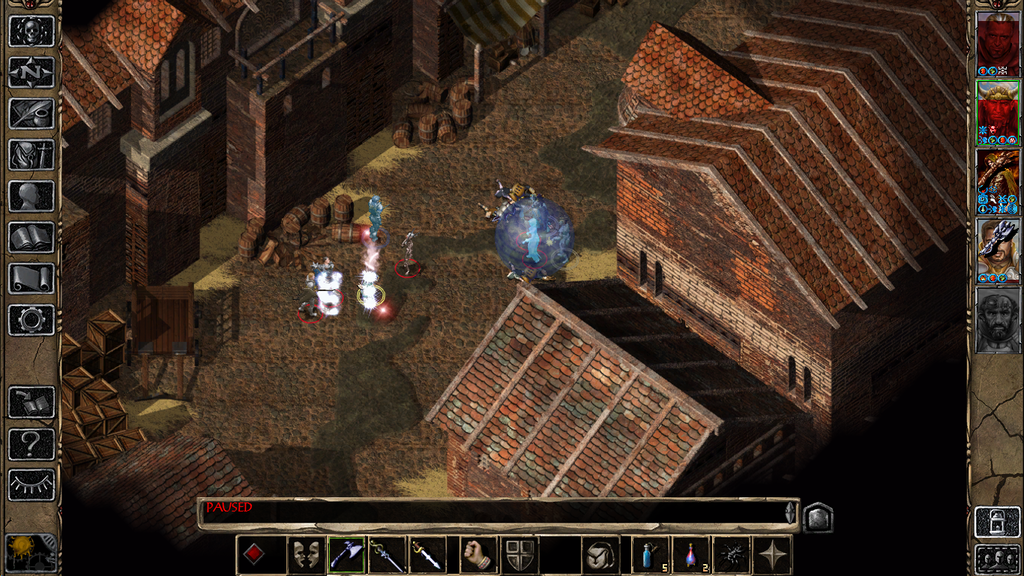1024x576 pixels.
Task: Click the skull button atop the sidebar
Action: (x=31, y=30)
